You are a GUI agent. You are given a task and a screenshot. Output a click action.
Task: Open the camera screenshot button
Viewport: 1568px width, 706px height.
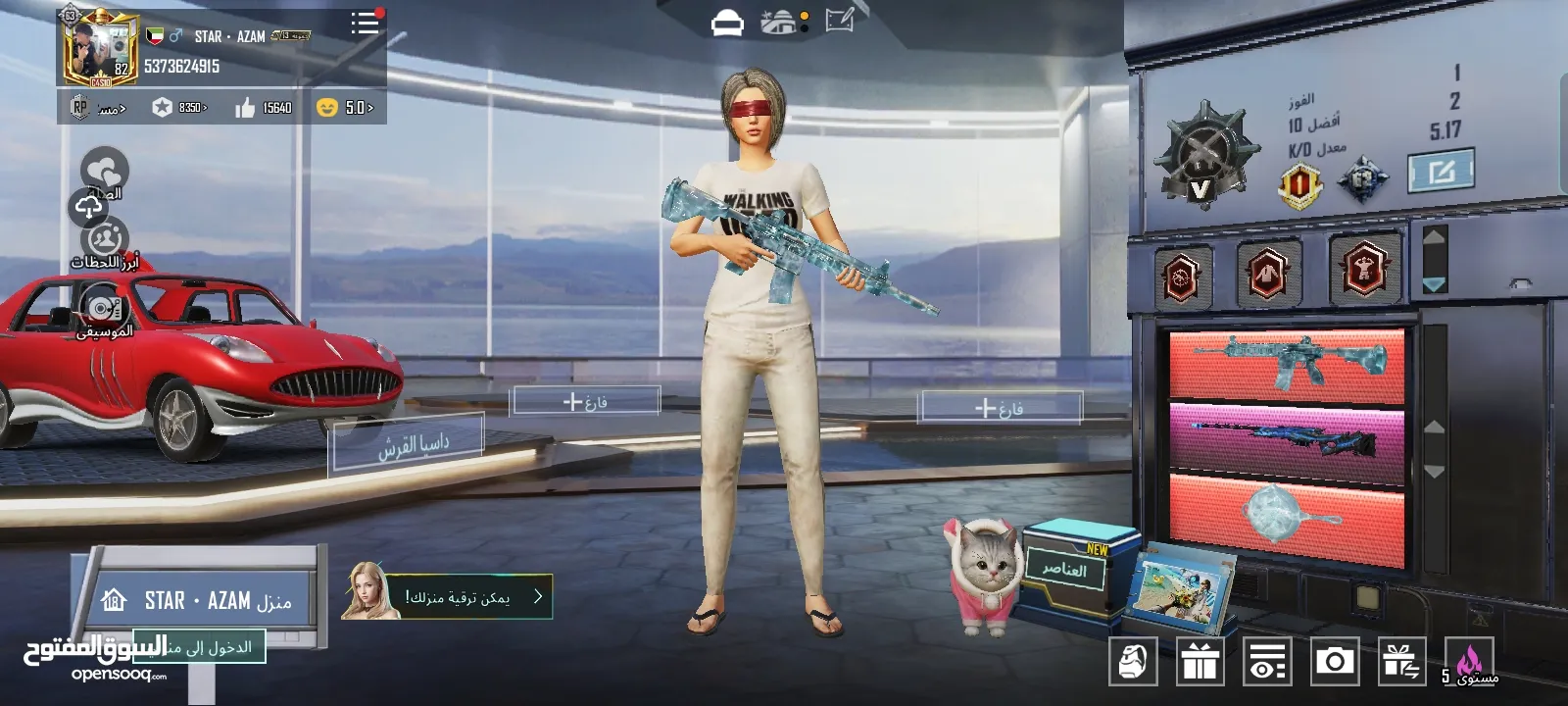[x=1334, y=662]
